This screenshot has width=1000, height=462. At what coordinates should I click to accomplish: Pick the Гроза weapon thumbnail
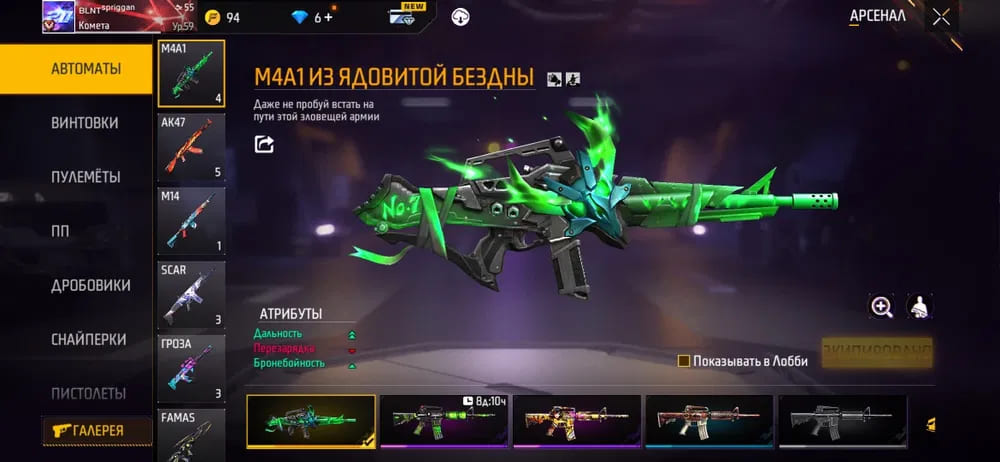[191, 369]
